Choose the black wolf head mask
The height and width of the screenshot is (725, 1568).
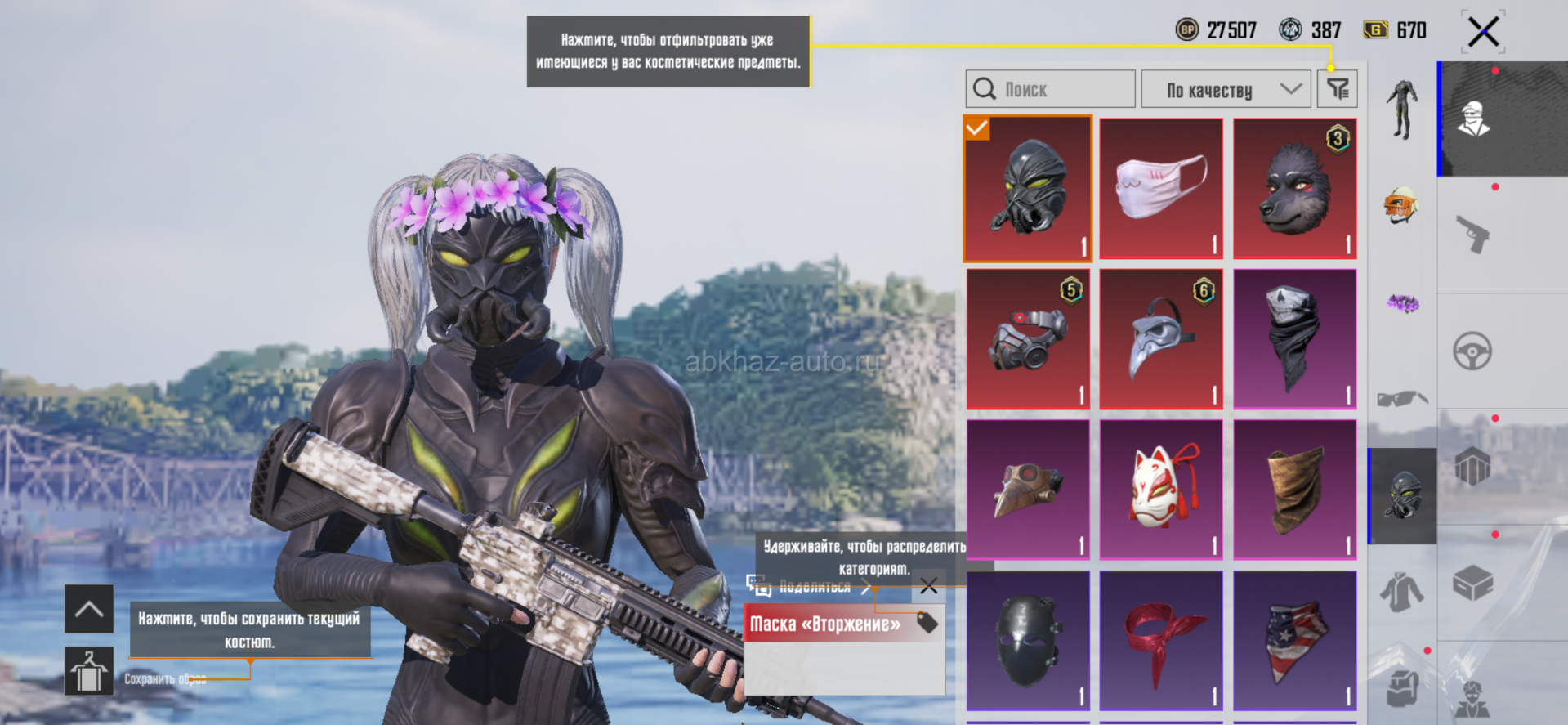pyautogui.click(x=1295, y=189)
